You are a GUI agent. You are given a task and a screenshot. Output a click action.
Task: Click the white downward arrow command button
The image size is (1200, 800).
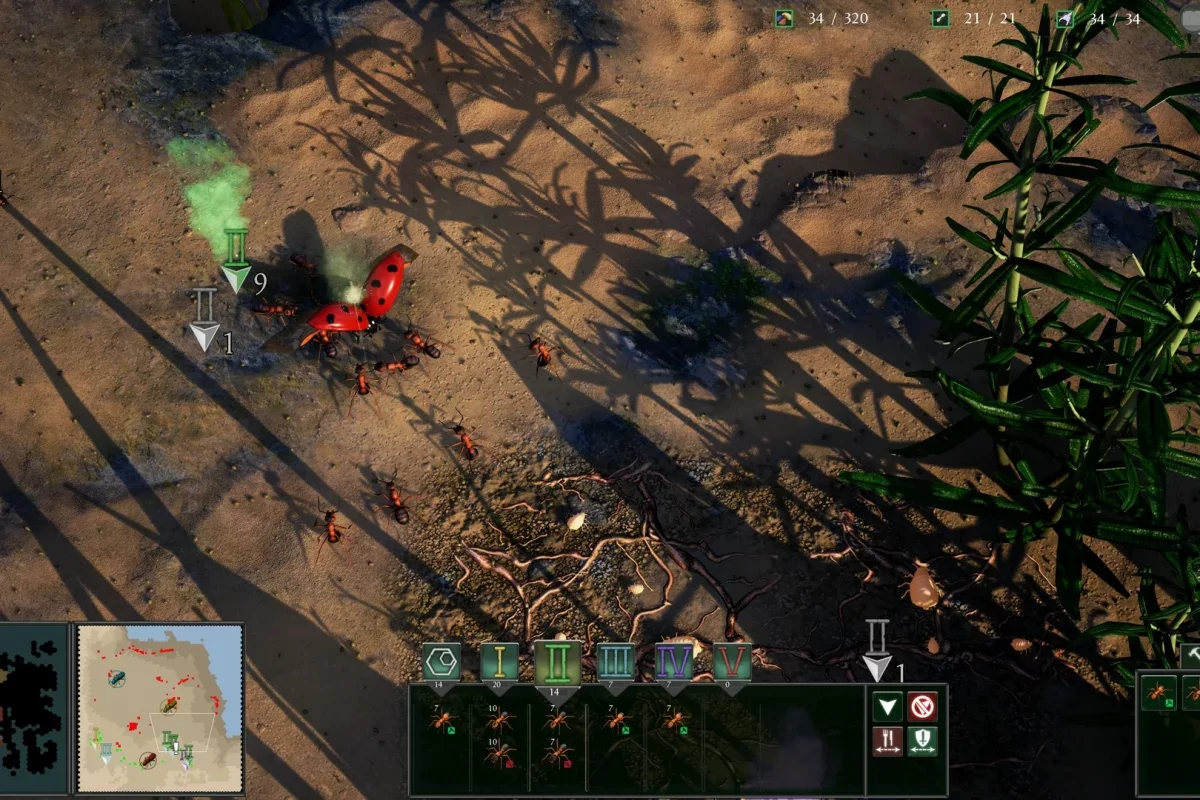click(x=887, y=707)
